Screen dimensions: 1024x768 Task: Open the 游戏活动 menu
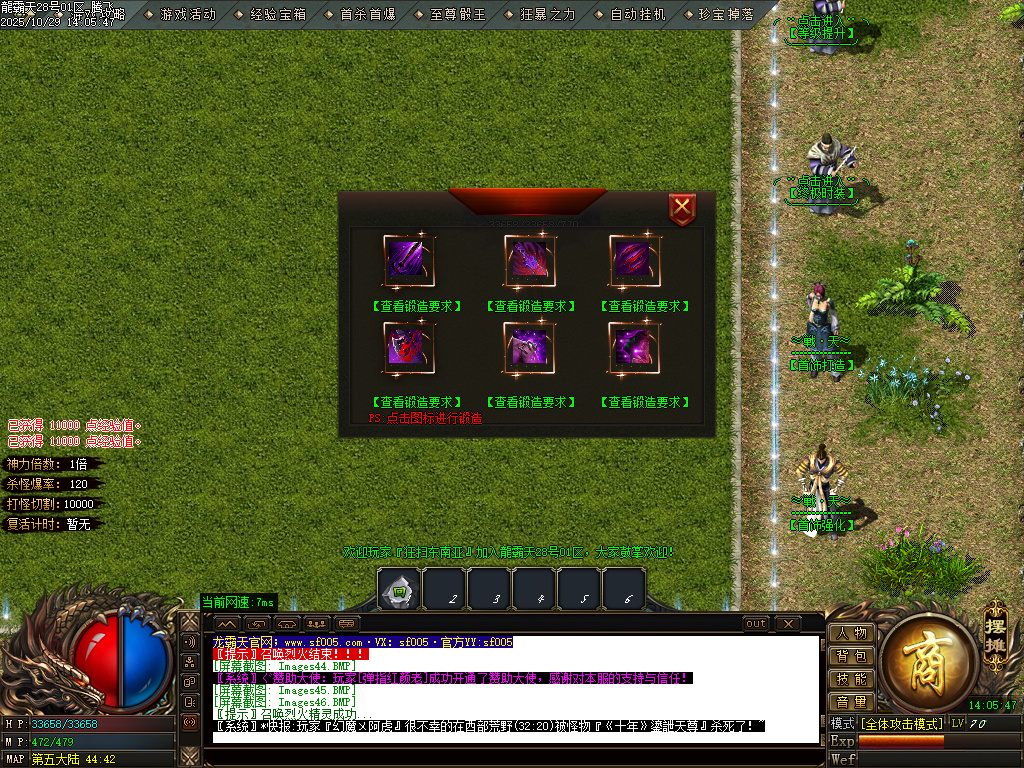point(188,15)
